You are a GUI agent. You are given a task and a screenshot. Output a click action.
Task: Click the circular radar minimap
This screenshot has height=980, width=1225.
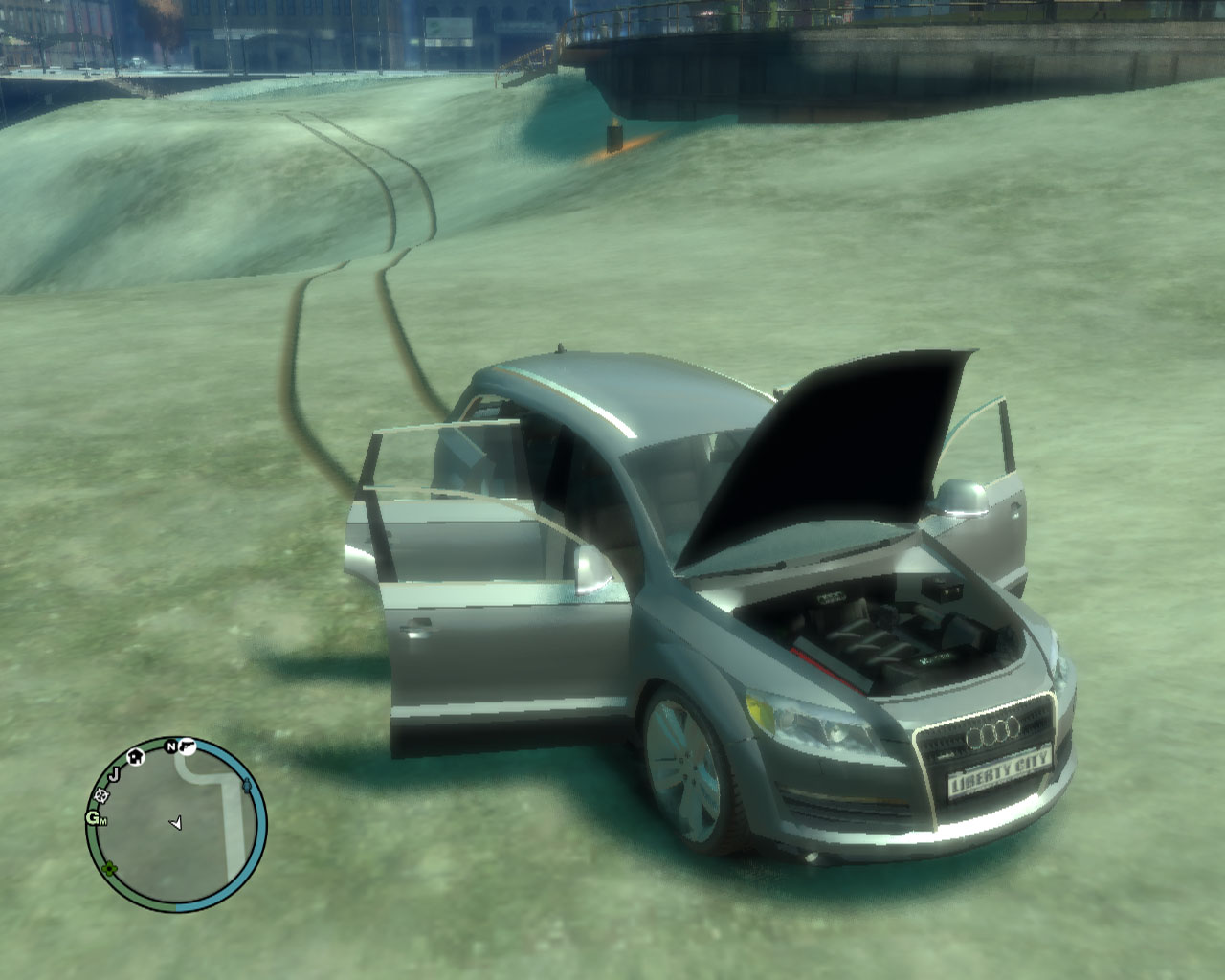pos(176,825)
